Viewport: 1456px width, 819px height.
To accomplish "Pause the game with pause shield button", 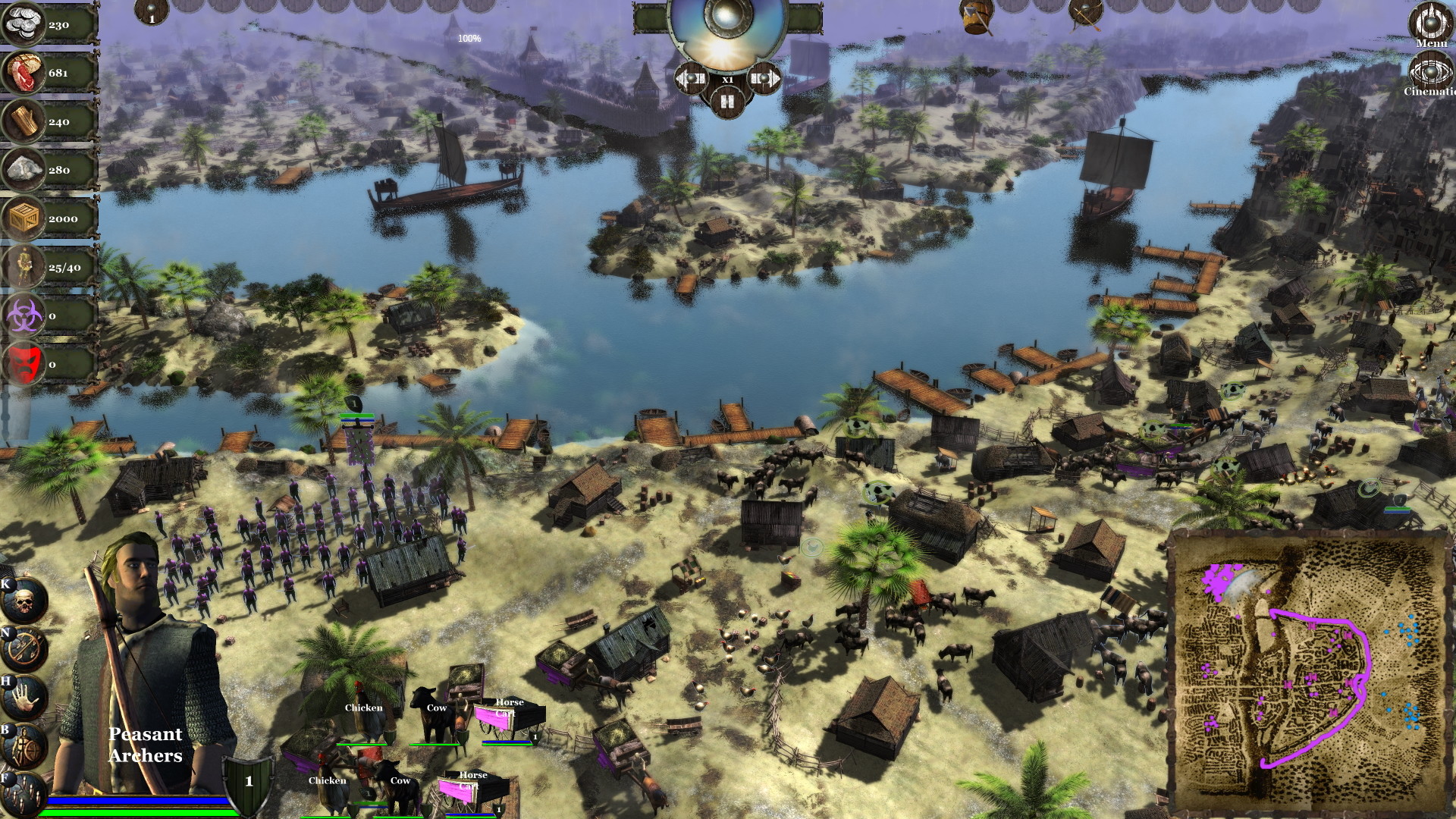I will point(728,104).
